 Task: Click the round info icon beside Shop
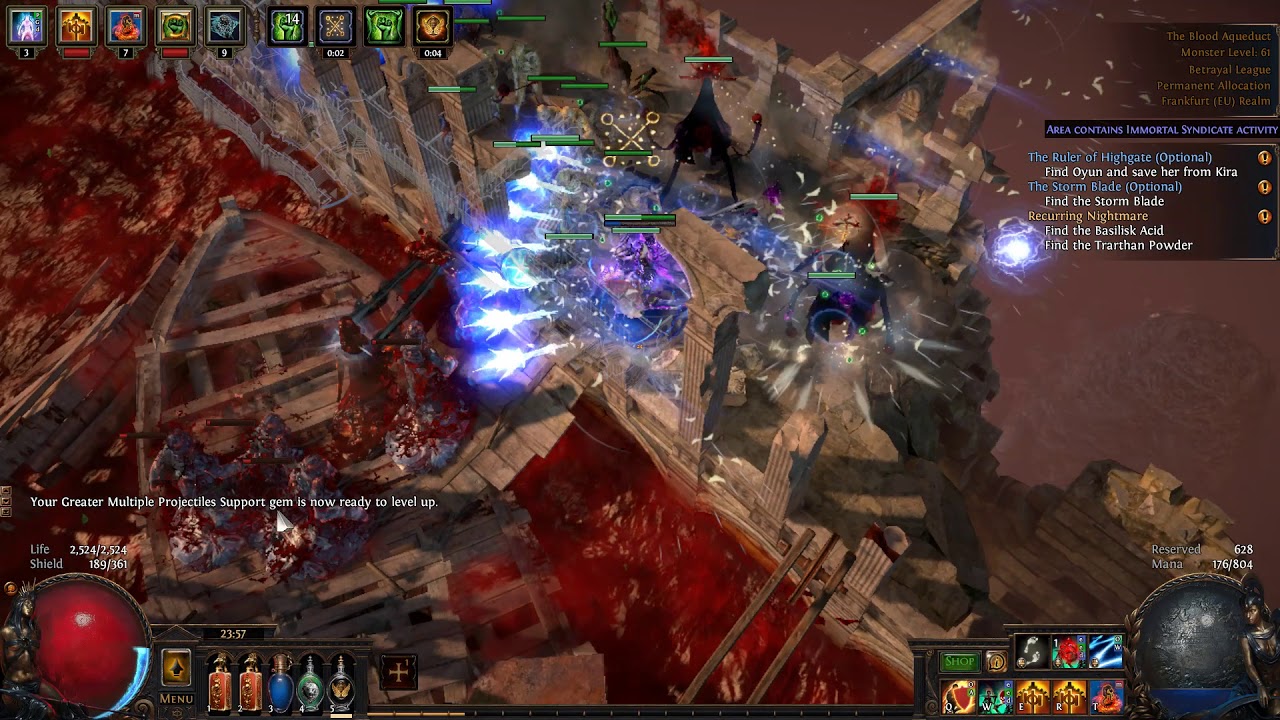pyautogui.click(x=996, y=662)
